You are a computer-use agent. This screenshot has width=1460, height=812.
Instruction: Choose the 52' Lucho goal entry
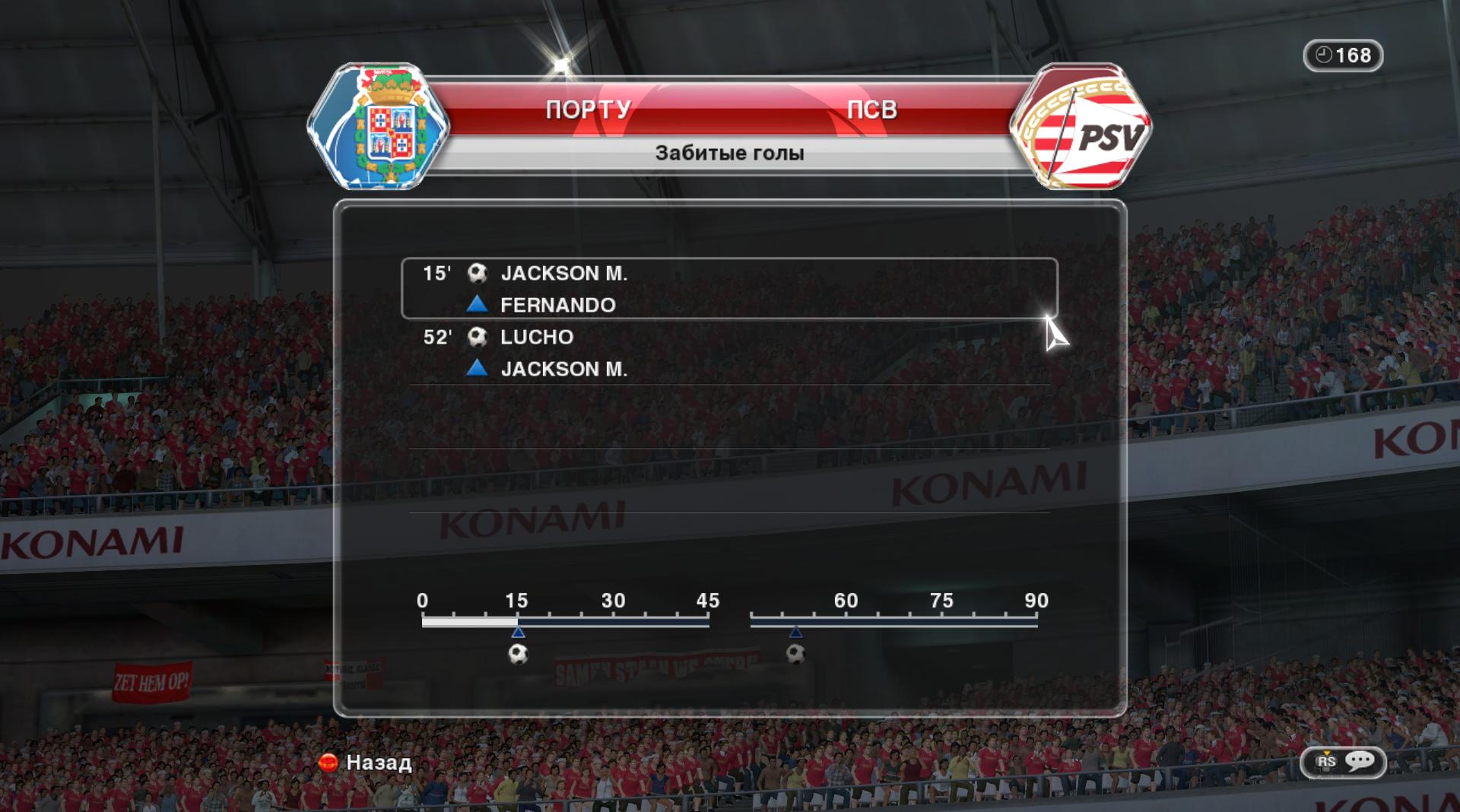[x=728, y=352]
